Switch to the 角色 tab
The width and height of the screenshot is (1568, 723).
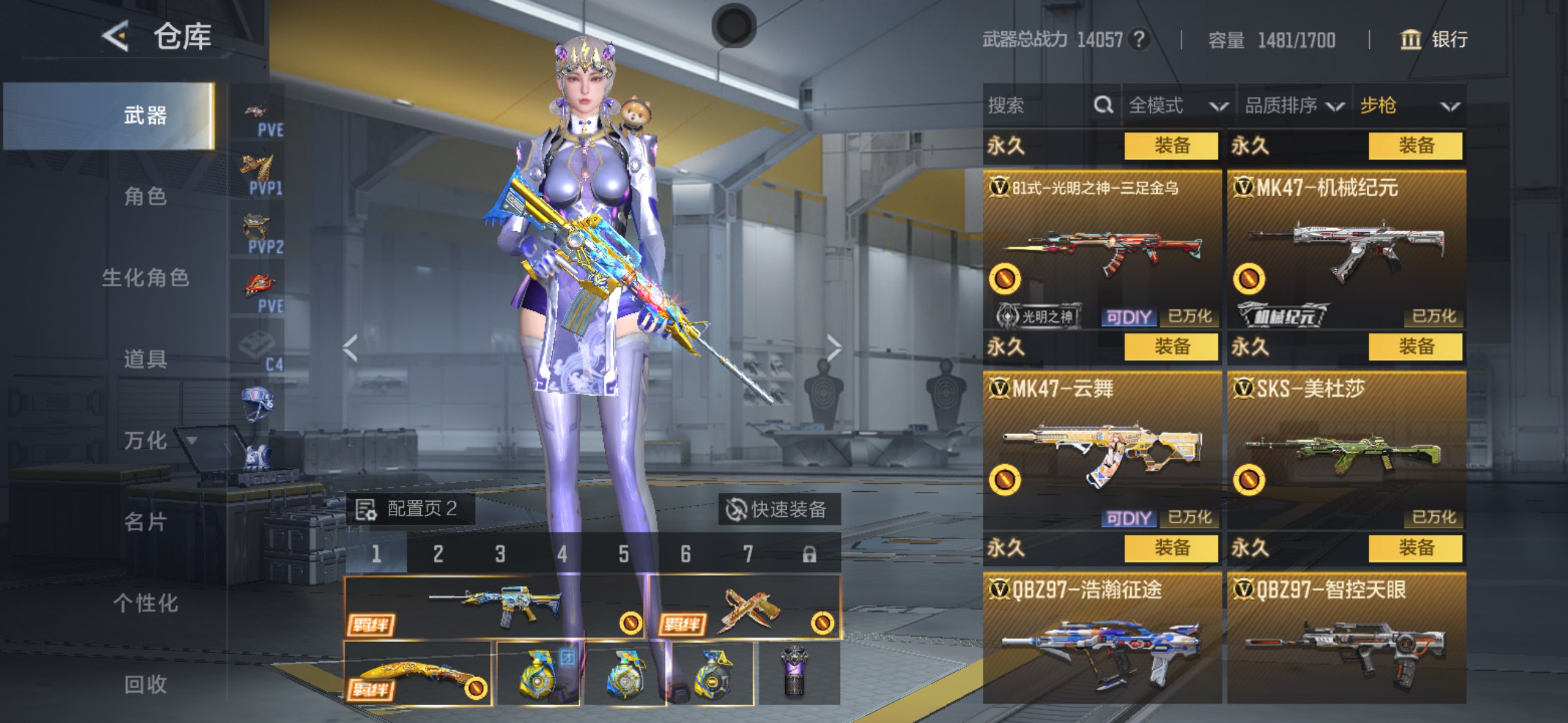[x=145, y=196]
